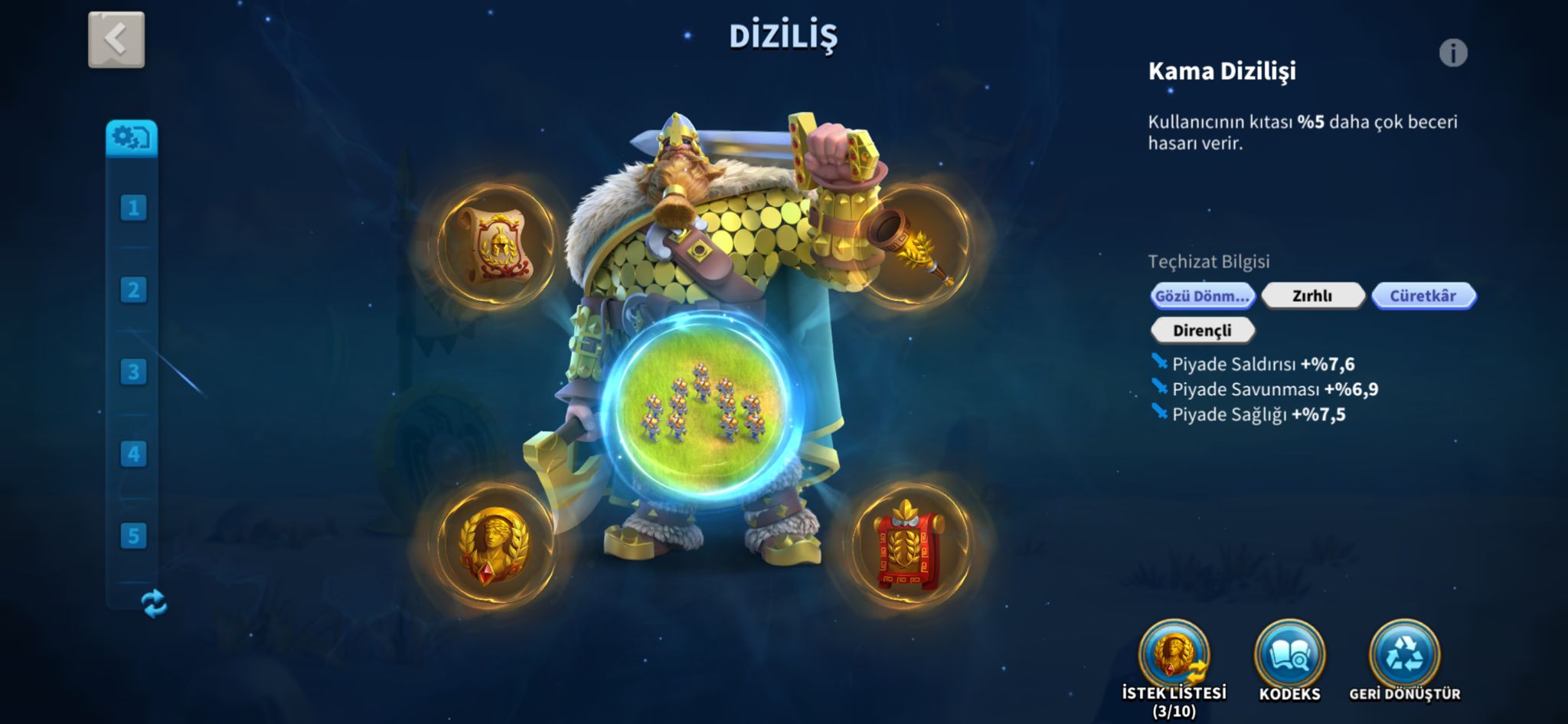
Task: Open the central Kama formation circle
Action: point(701,408)
